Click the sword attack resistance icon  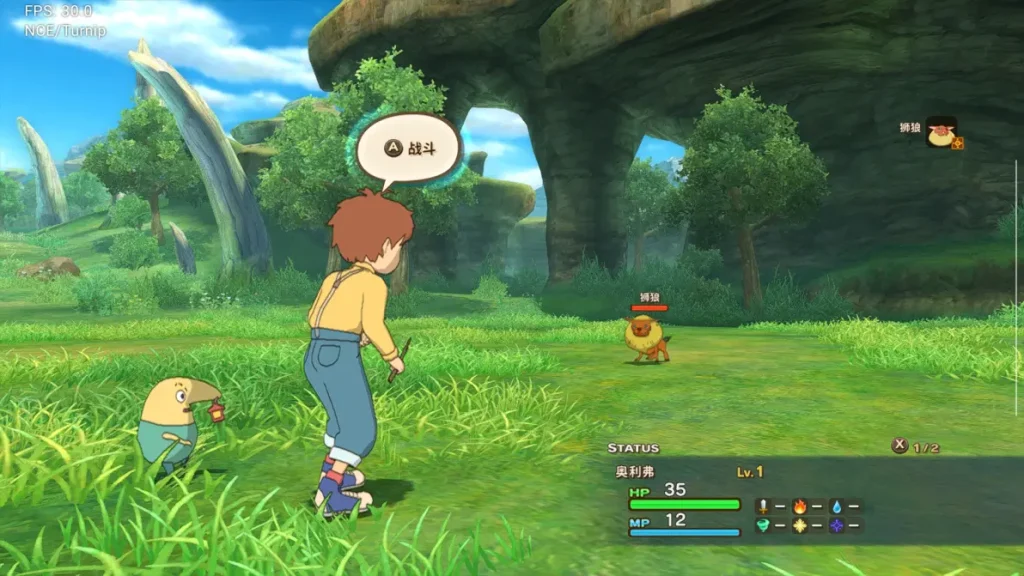coord(762,506)
